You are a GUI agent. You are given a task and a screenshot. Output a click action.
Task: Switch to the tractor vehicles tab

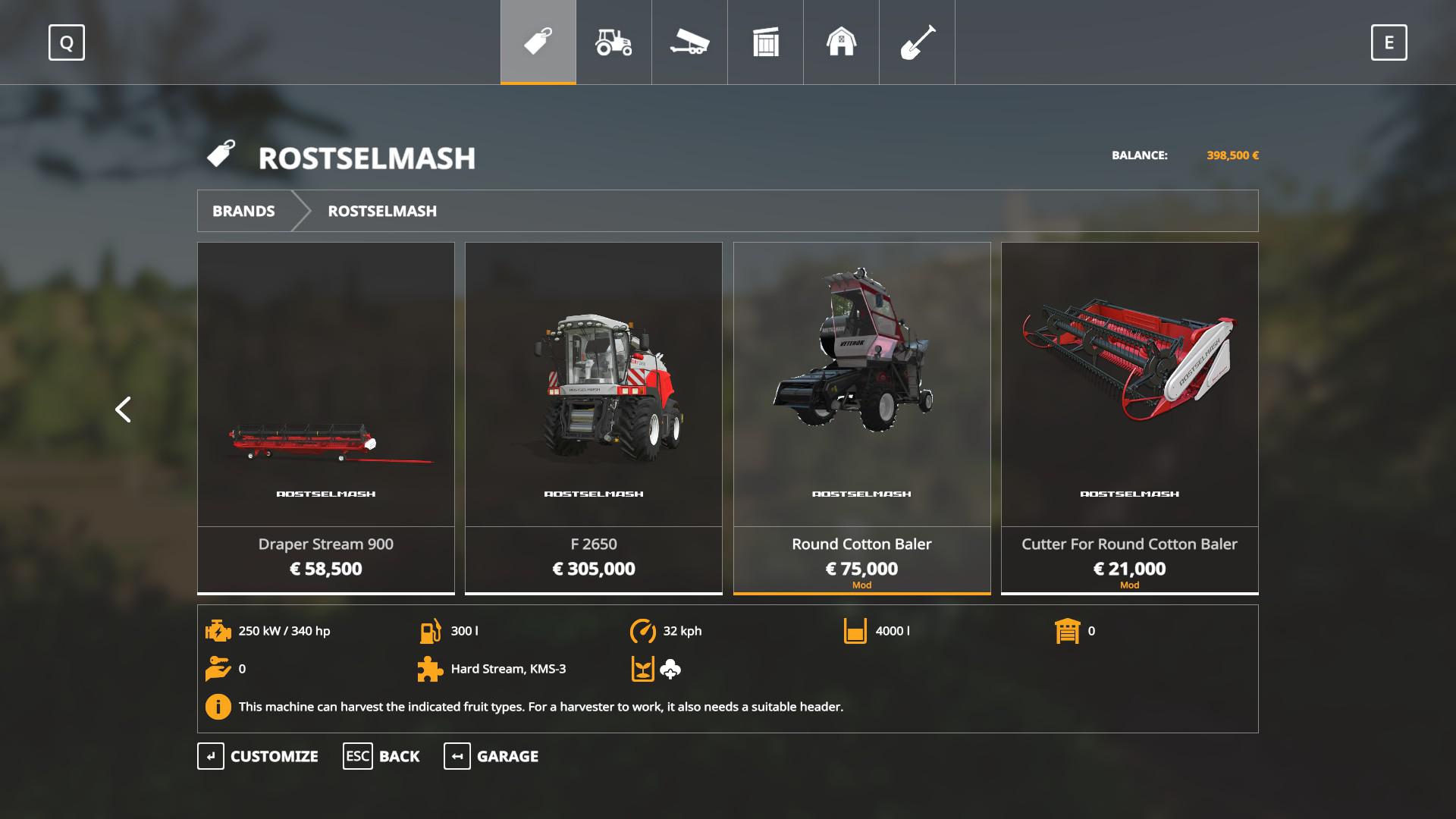tap(613, 42)
